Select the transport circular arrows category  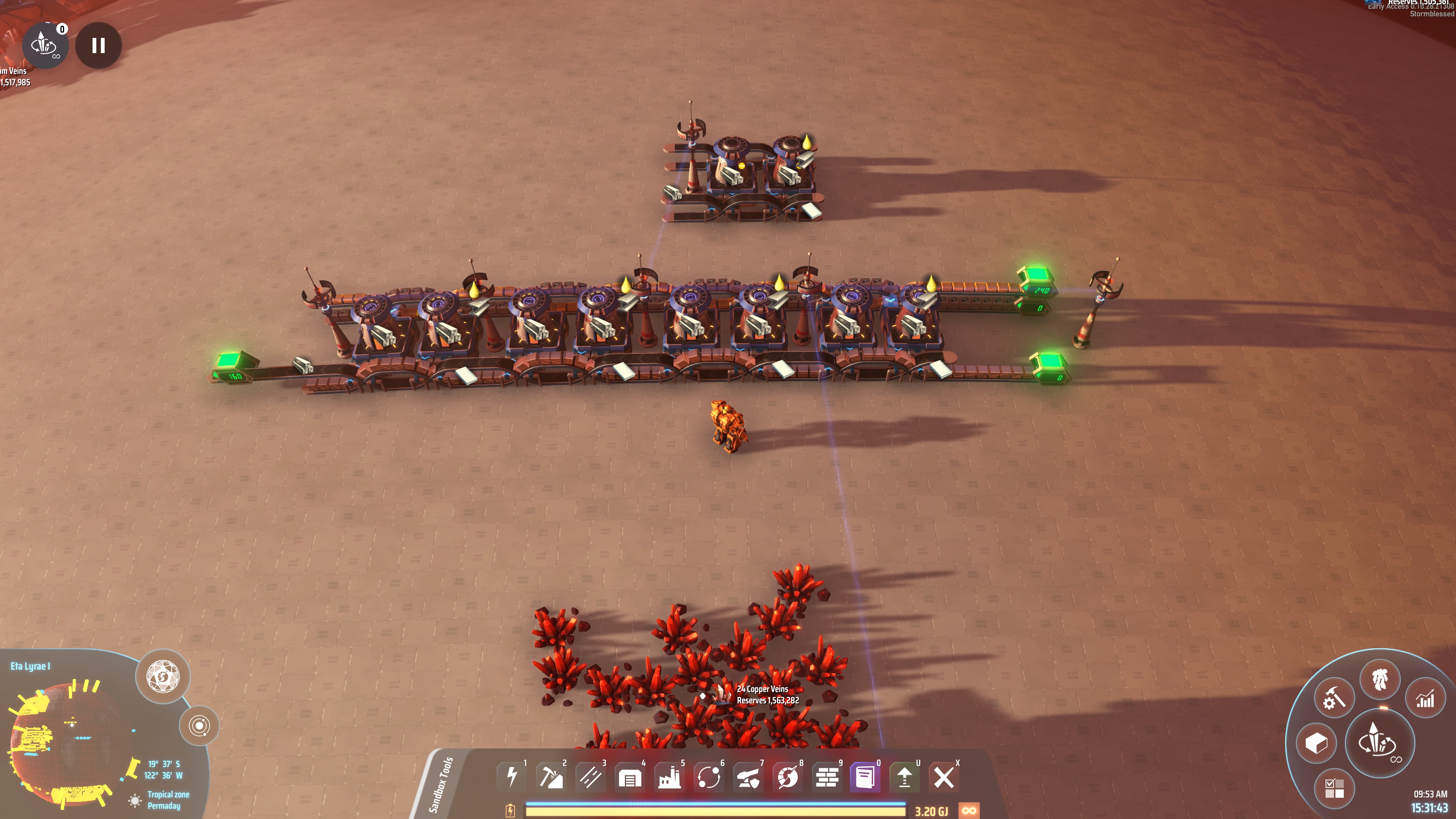click(709, 777)
